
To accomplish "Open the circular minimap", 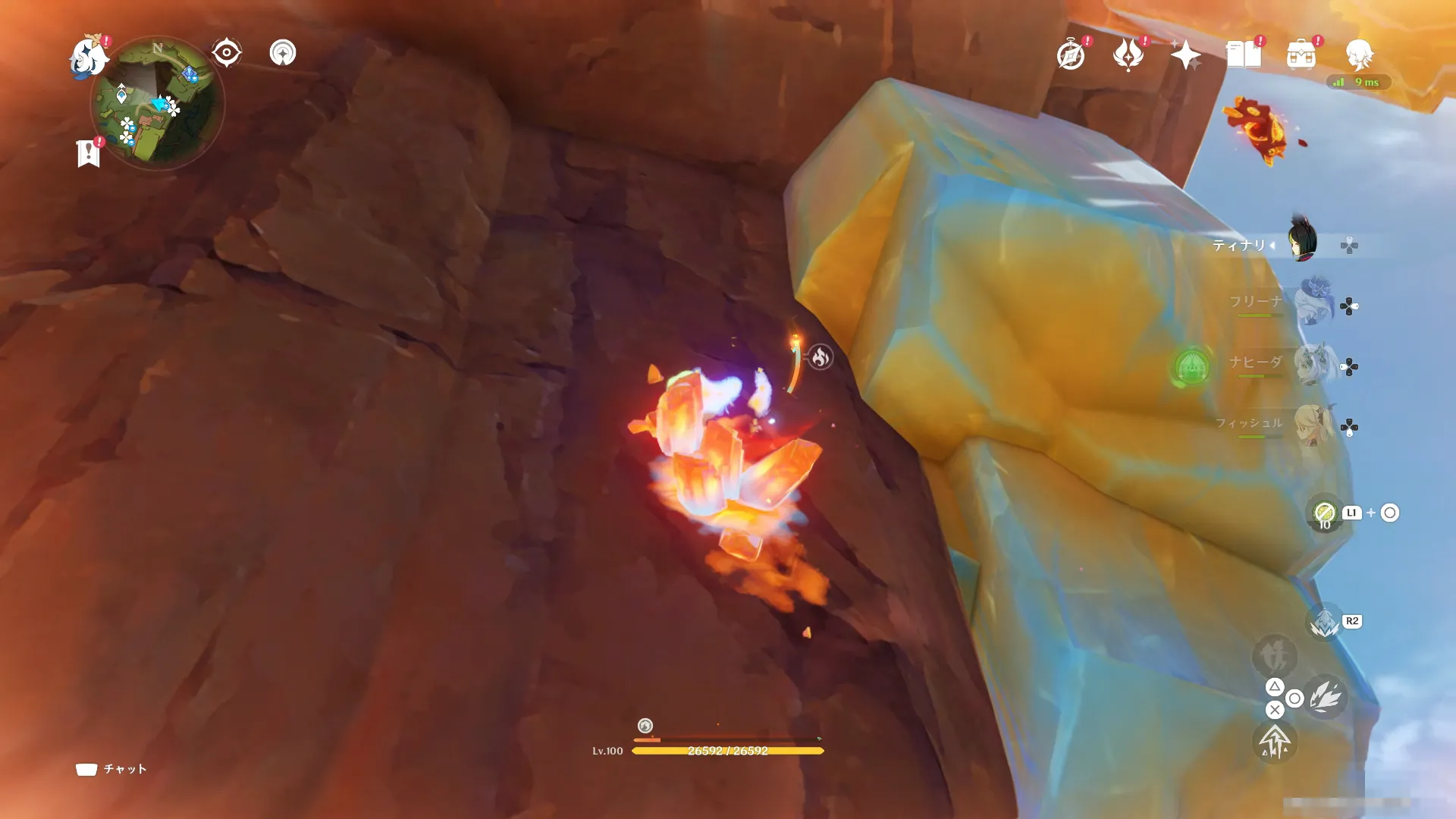I will coord(157,104).
